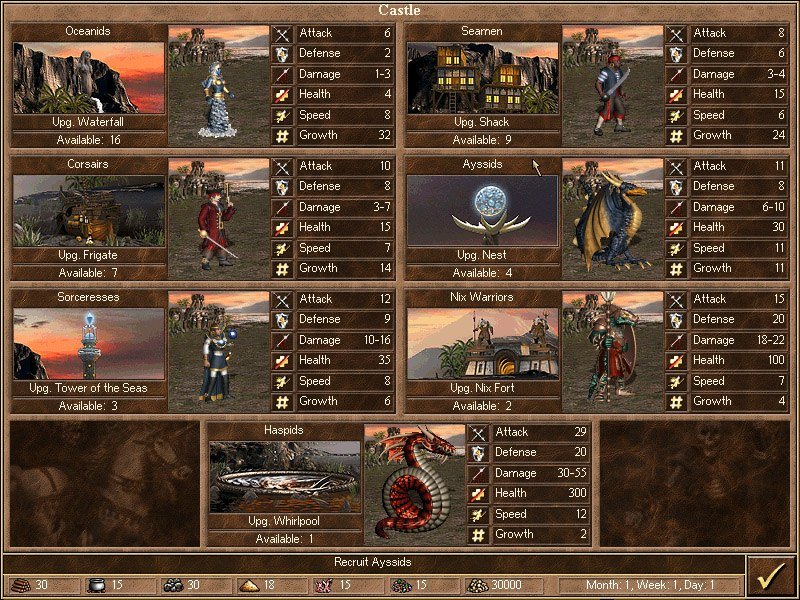Choose the Haspids Whirlpool dwelling picture
This screenshot has height=600, width=800.
point(285,477)
